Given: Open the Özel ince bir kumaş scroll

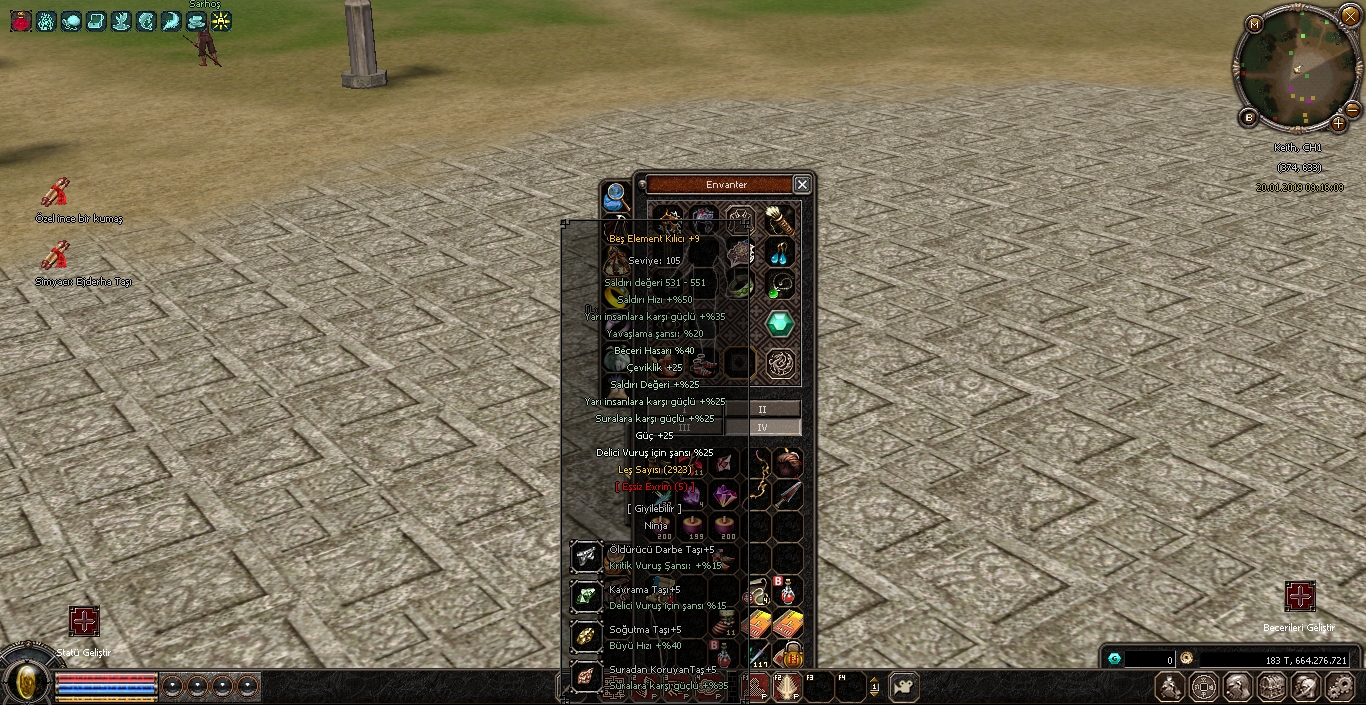Looking at the screenshot, I should pyautogui.click(x=55, y=192).
